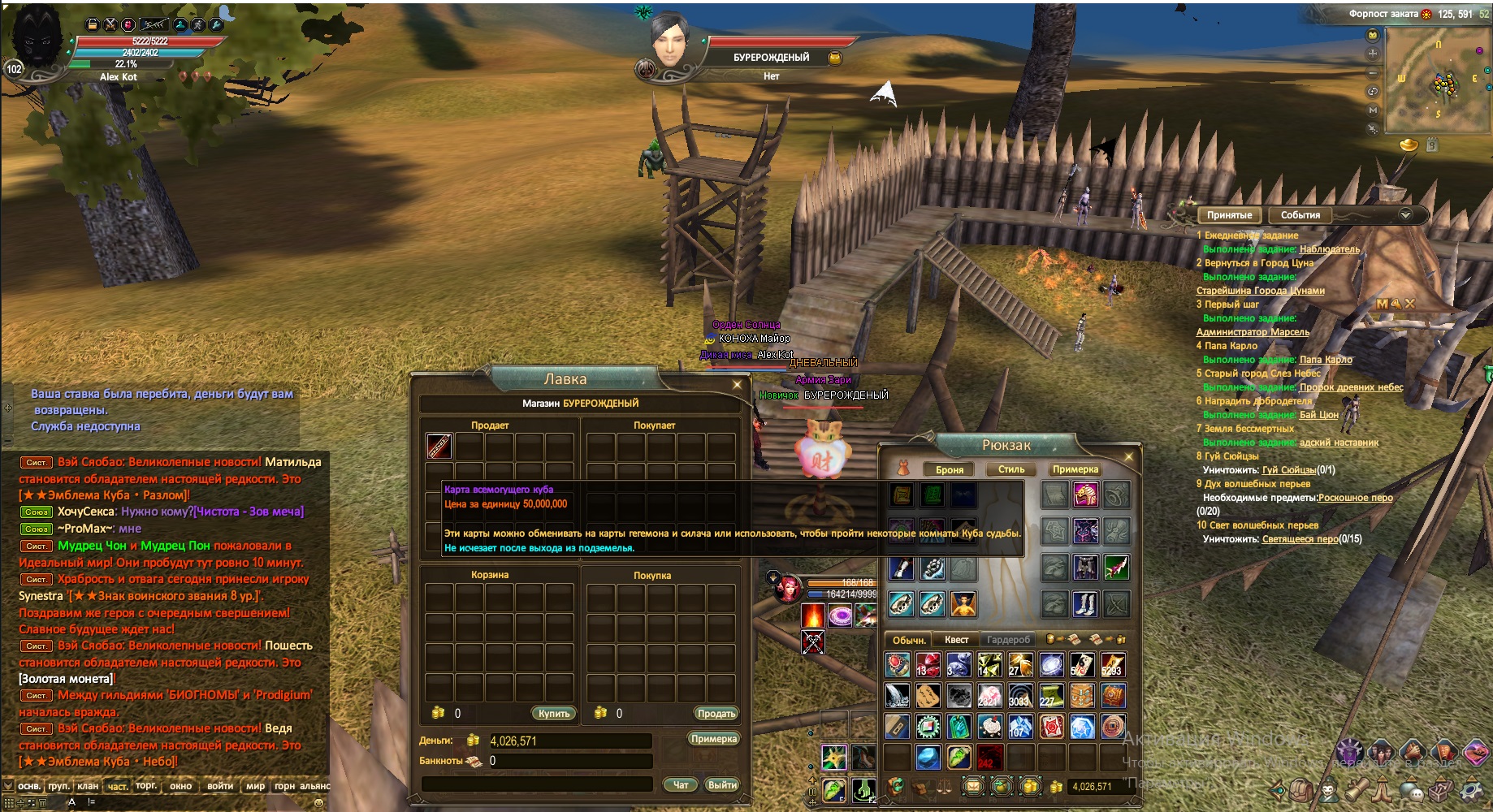
Task: Switch to the События tab
Action: (1300, 215)
